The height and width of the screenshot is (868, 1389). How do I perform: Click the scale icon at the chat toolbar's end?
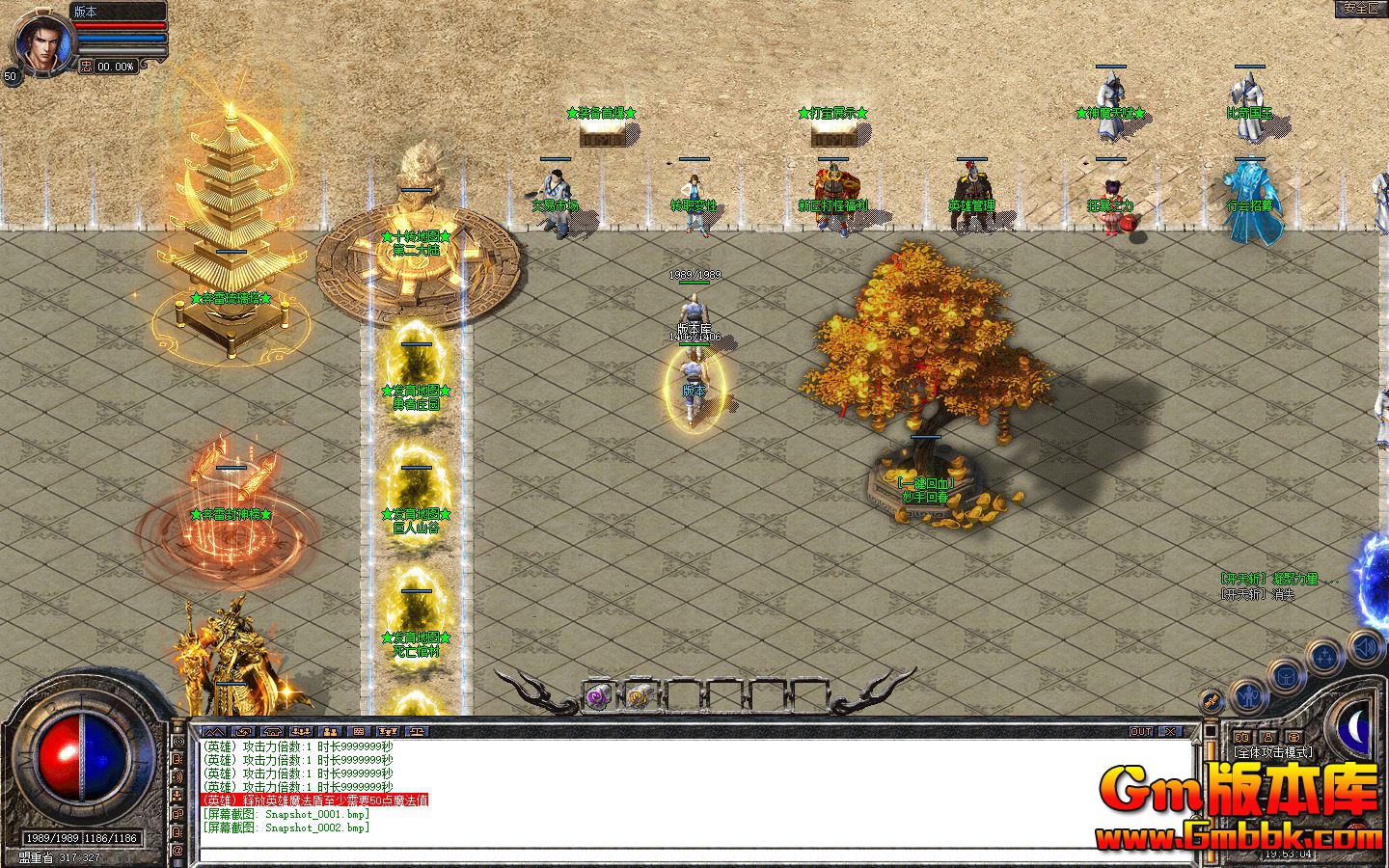[417, 729]
